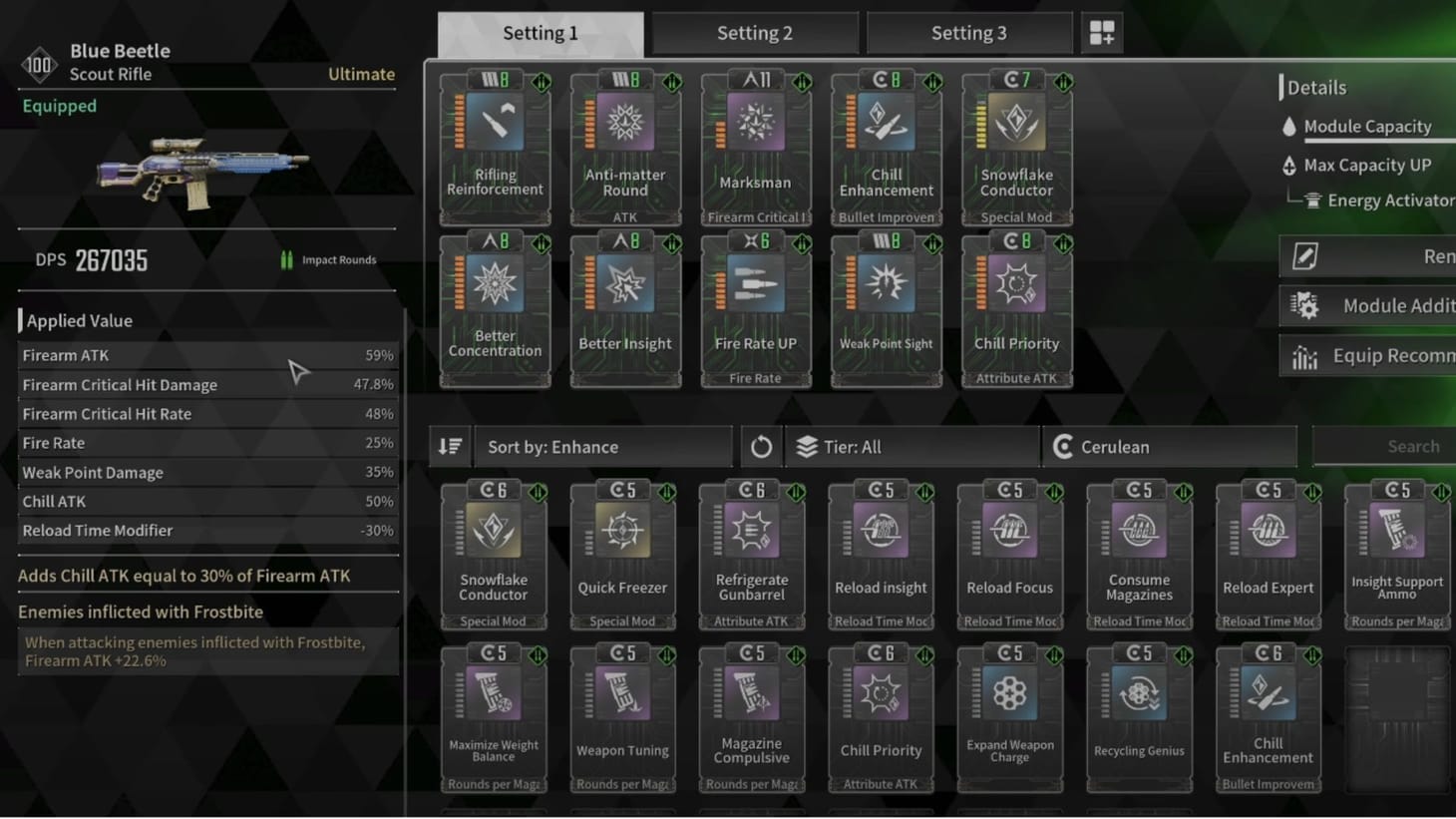Click the reset filters circular arrow icon

(x=761, y=446)
